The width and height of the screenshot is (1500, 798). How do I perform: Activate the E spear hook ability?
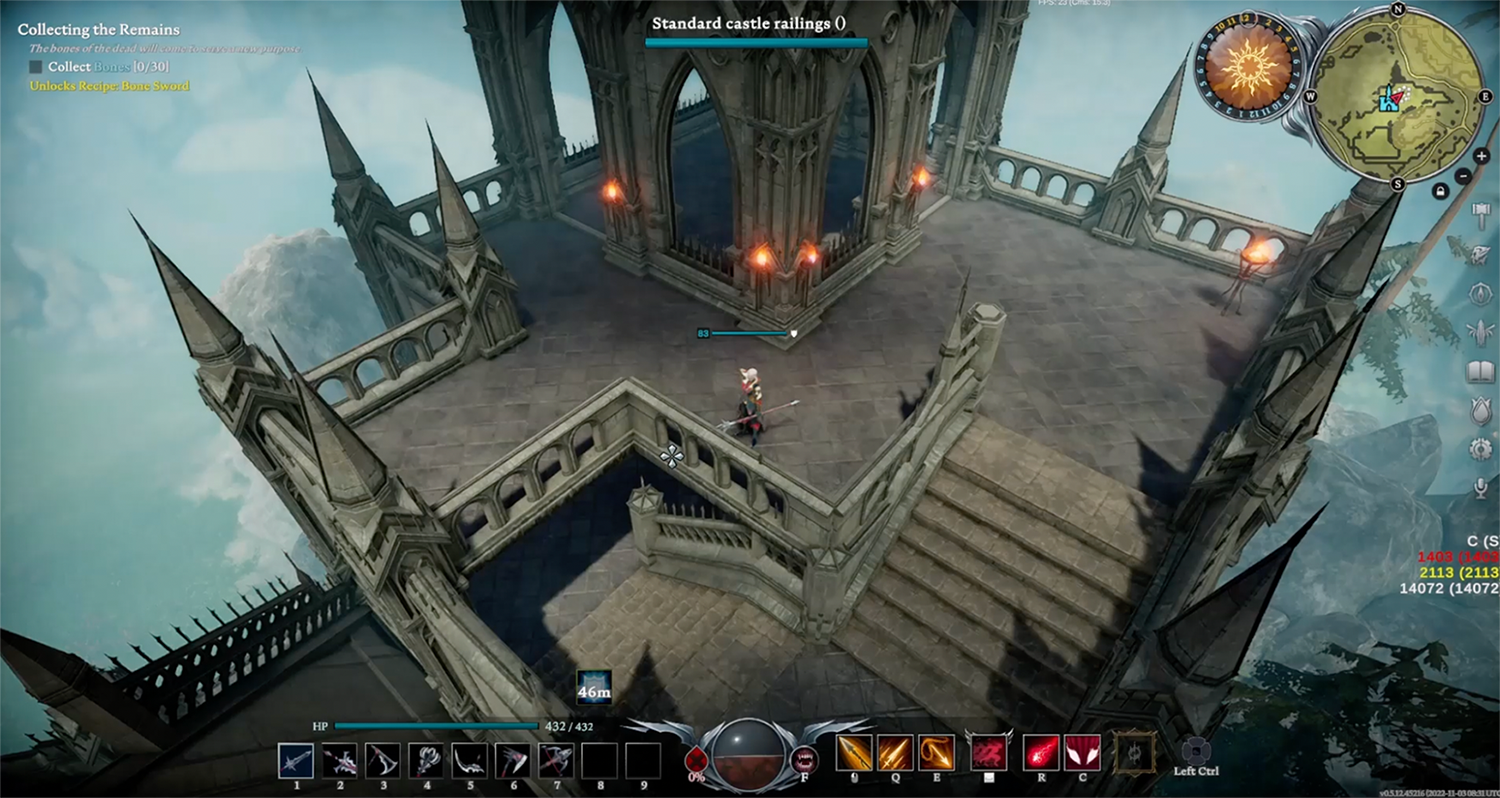click(937, 753)
